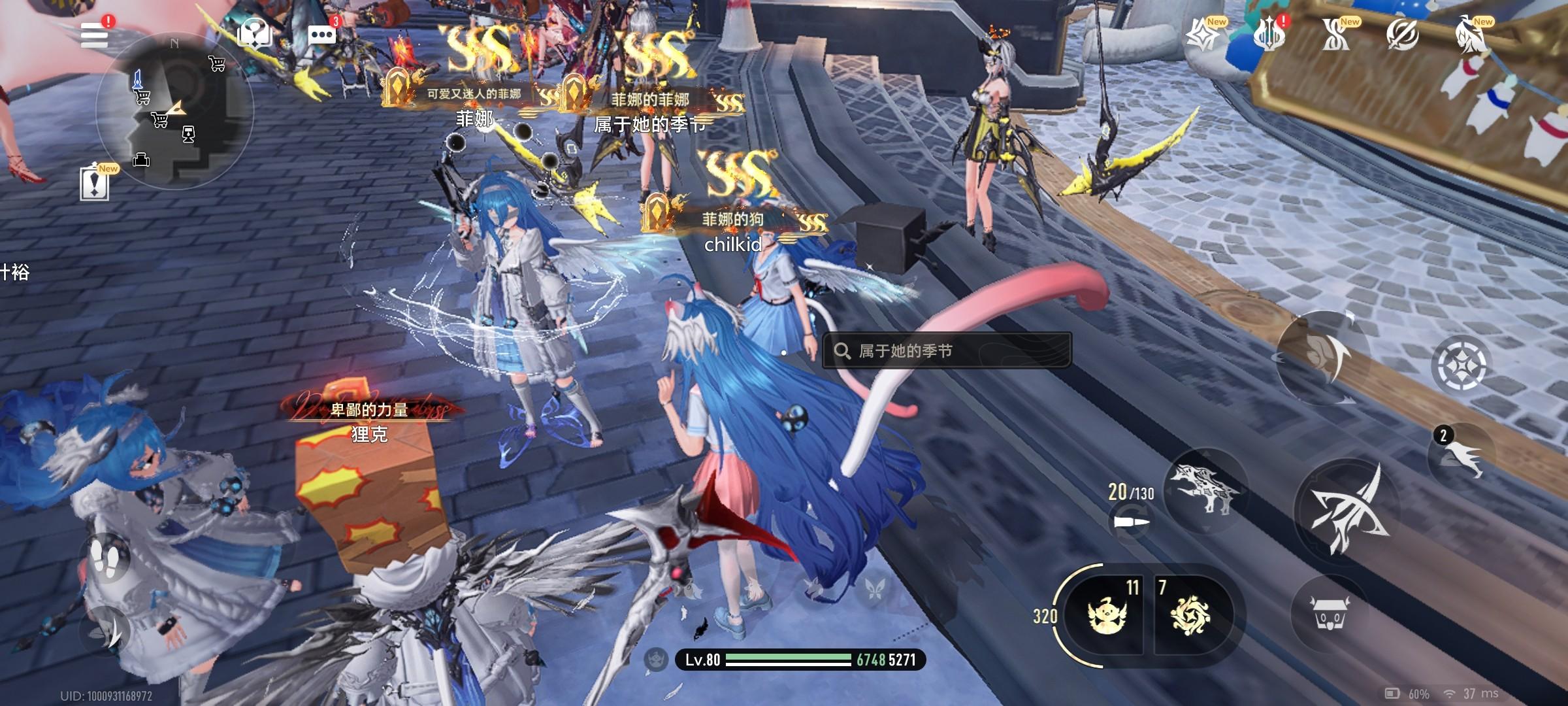This screenshot has height=706, width=1568.
Task: Inspect player 属于她的季节 via the search prompt
Action: point(946,351)
